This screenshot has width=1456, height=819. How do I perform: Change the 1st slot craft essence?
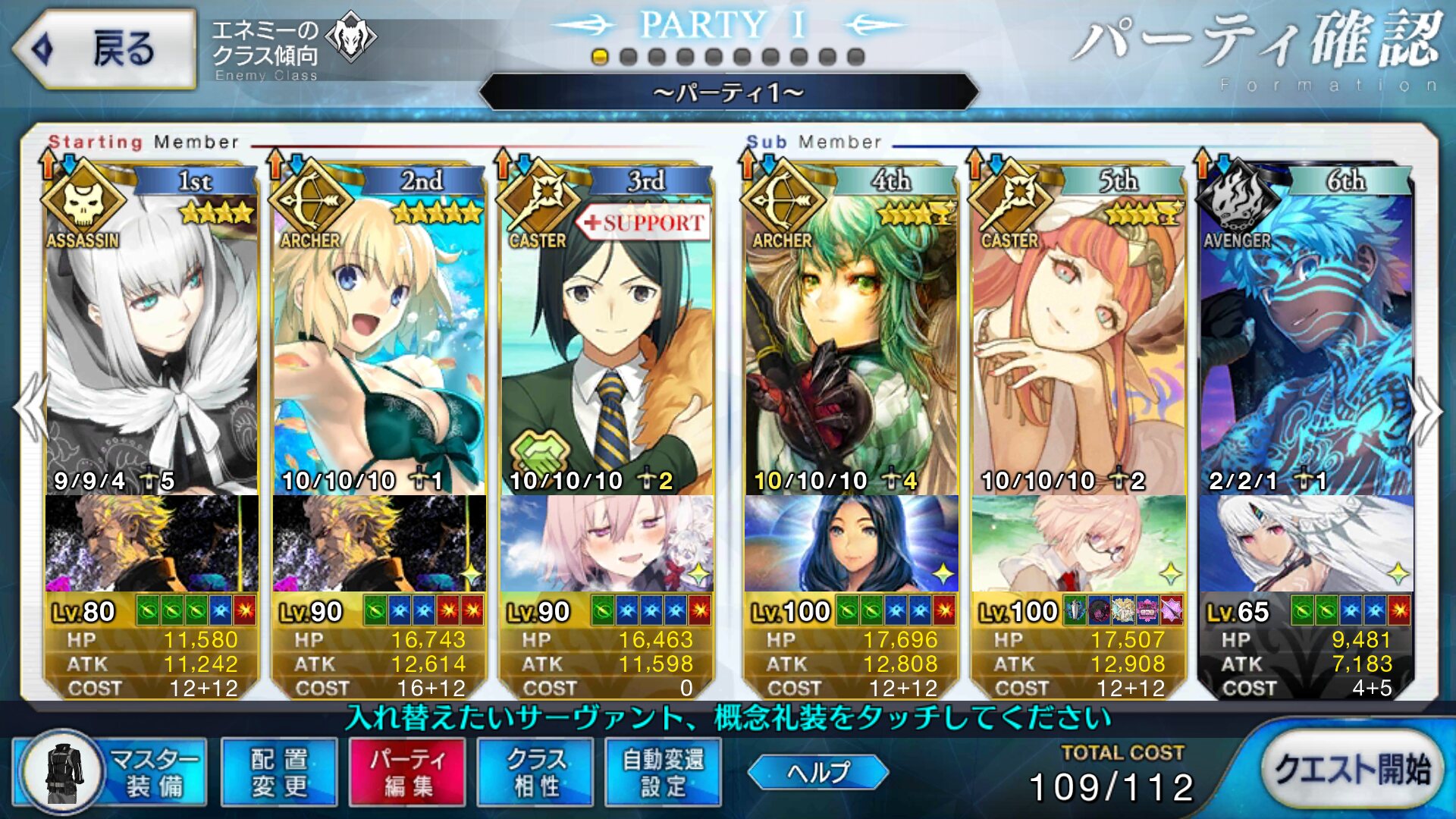(152, 543)
